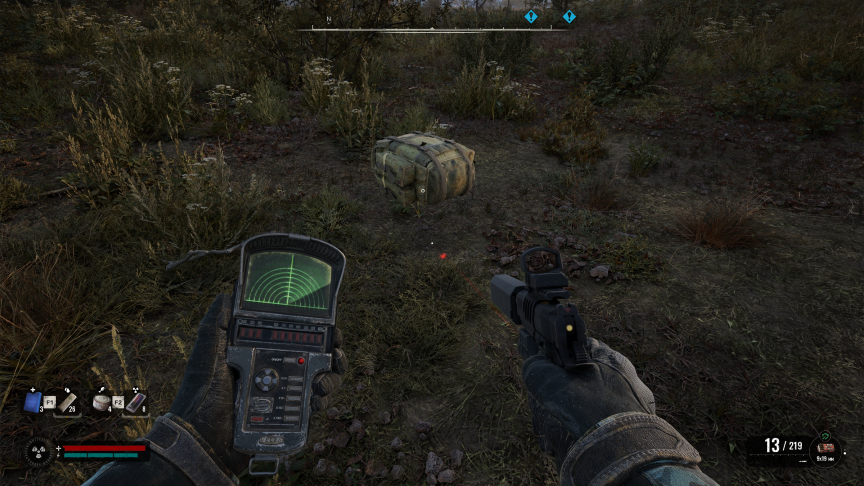Use the bandage quick slot item
This screenshot has width=864, height=486.
point(68,402)
